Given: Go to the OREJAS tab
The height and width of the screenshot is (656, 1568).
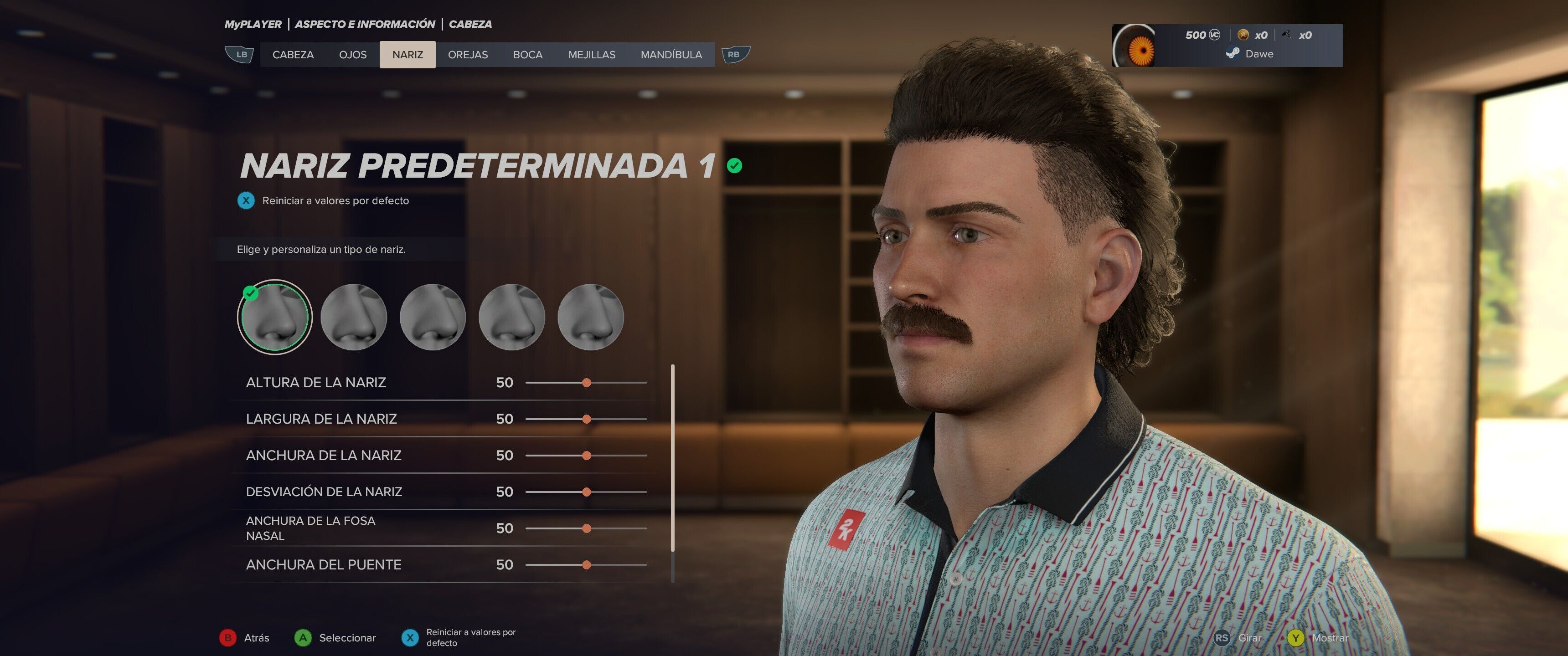Looking at the screenshot, I should point(468,55).
